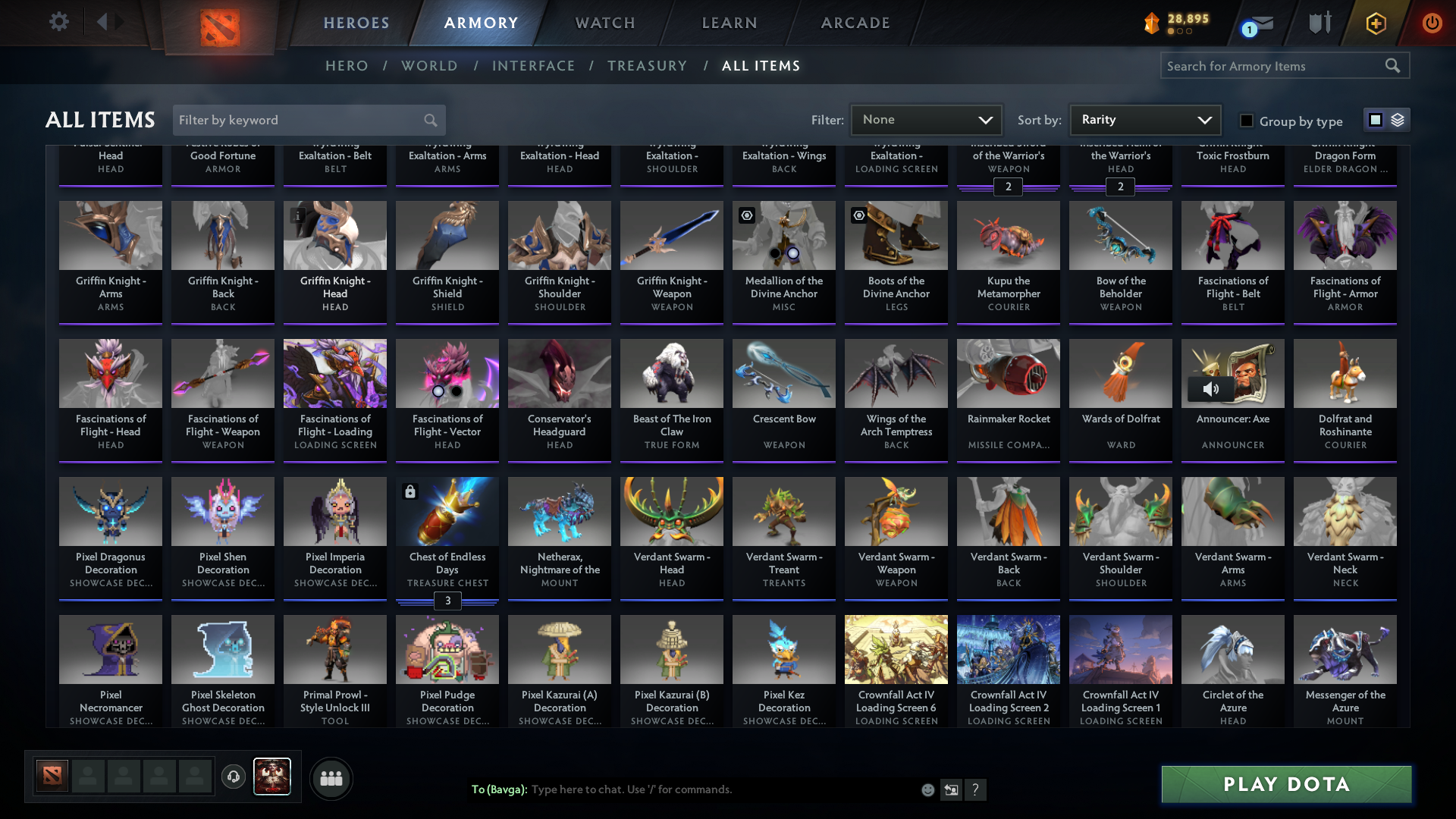
Task: Click the search magnifier in filter field
Action: pos(429,120)
